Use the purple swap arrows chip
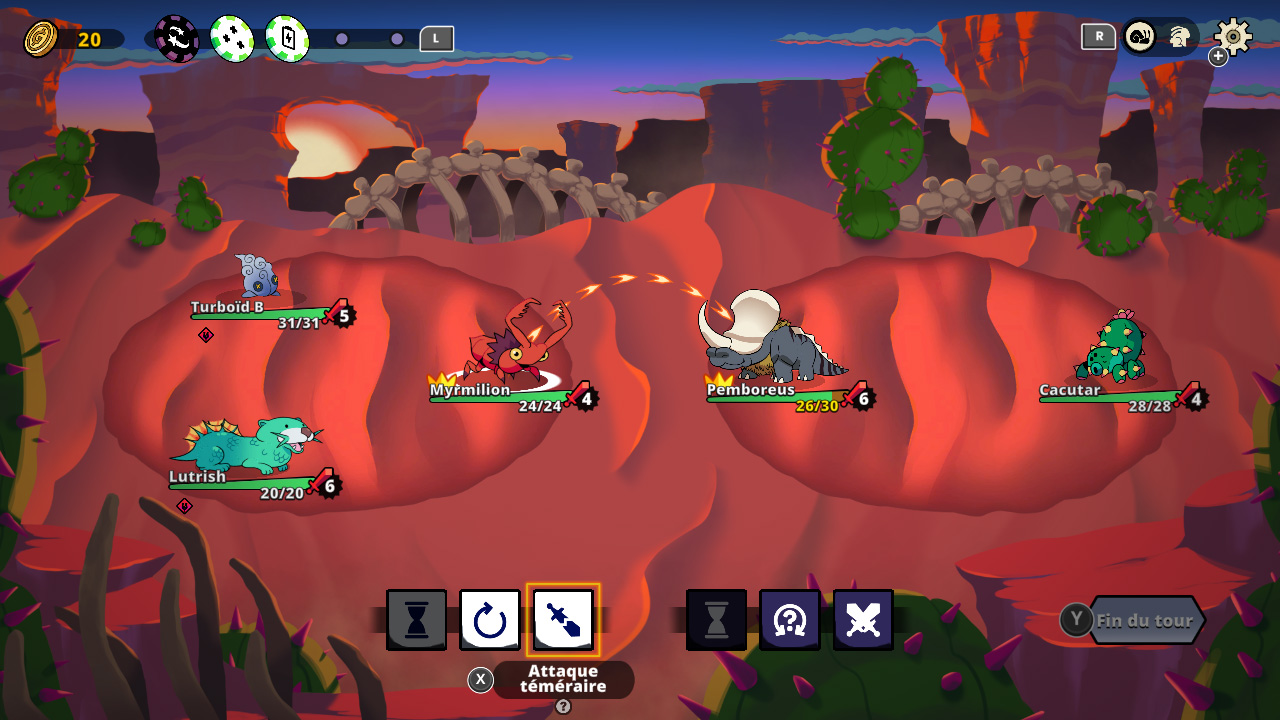This screenshot has width=1280, height=720. tap(177, 39)
